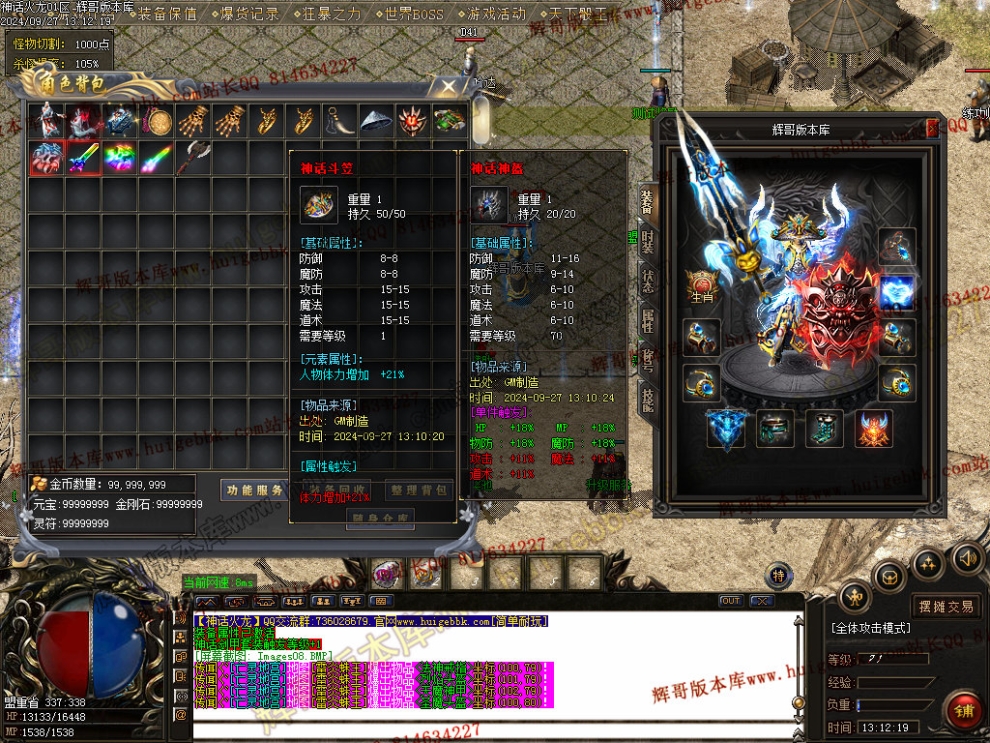This screenshot has height=743, width=990.
Task: Switch to the 状态 tab
Action: coord(648,282)
